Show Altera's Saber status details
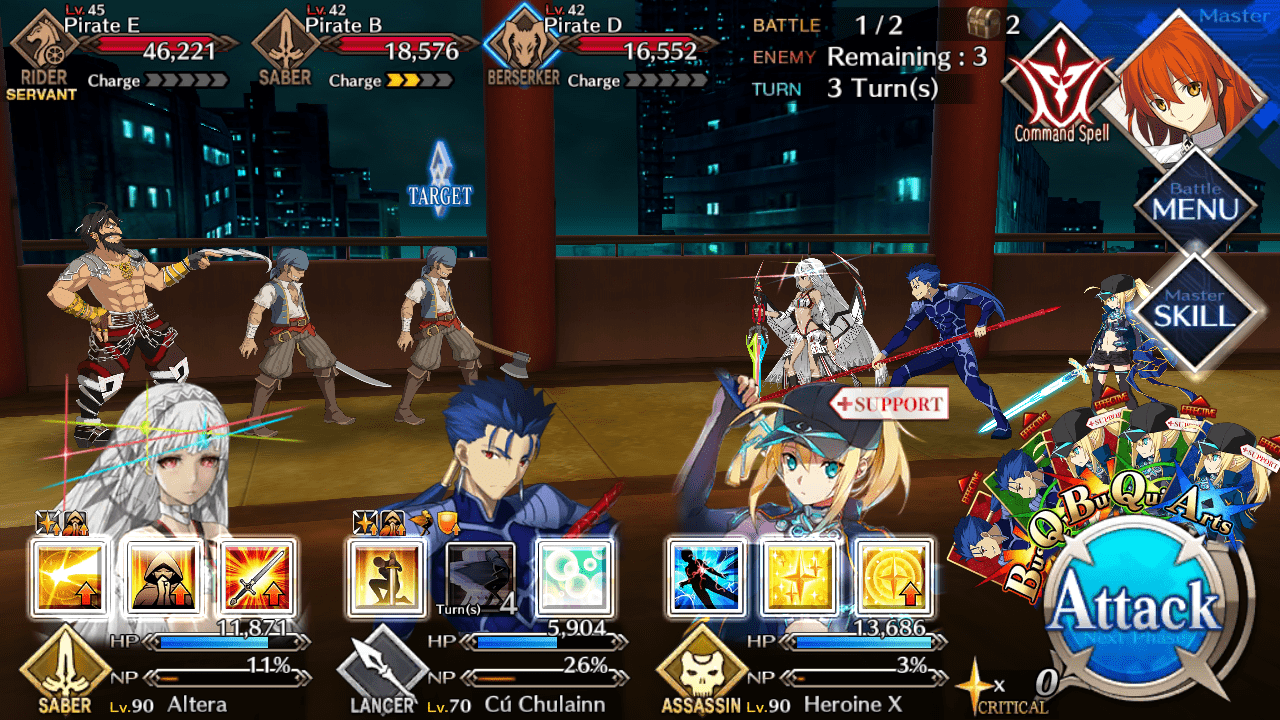This screenshot has width=1280, height=720. [66, 673]
